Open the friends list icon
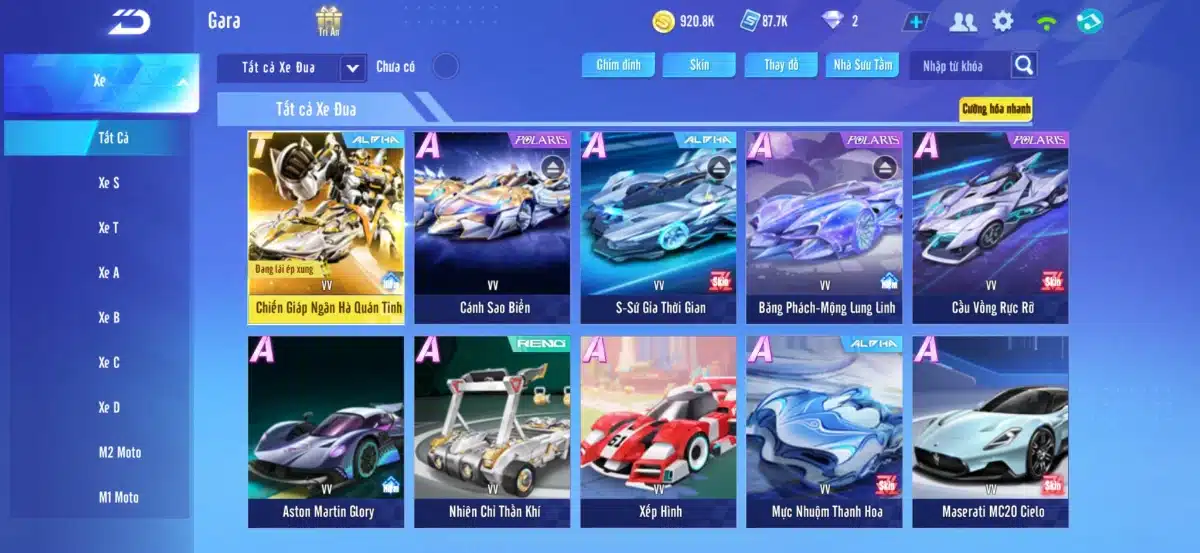 coord(963,21)
